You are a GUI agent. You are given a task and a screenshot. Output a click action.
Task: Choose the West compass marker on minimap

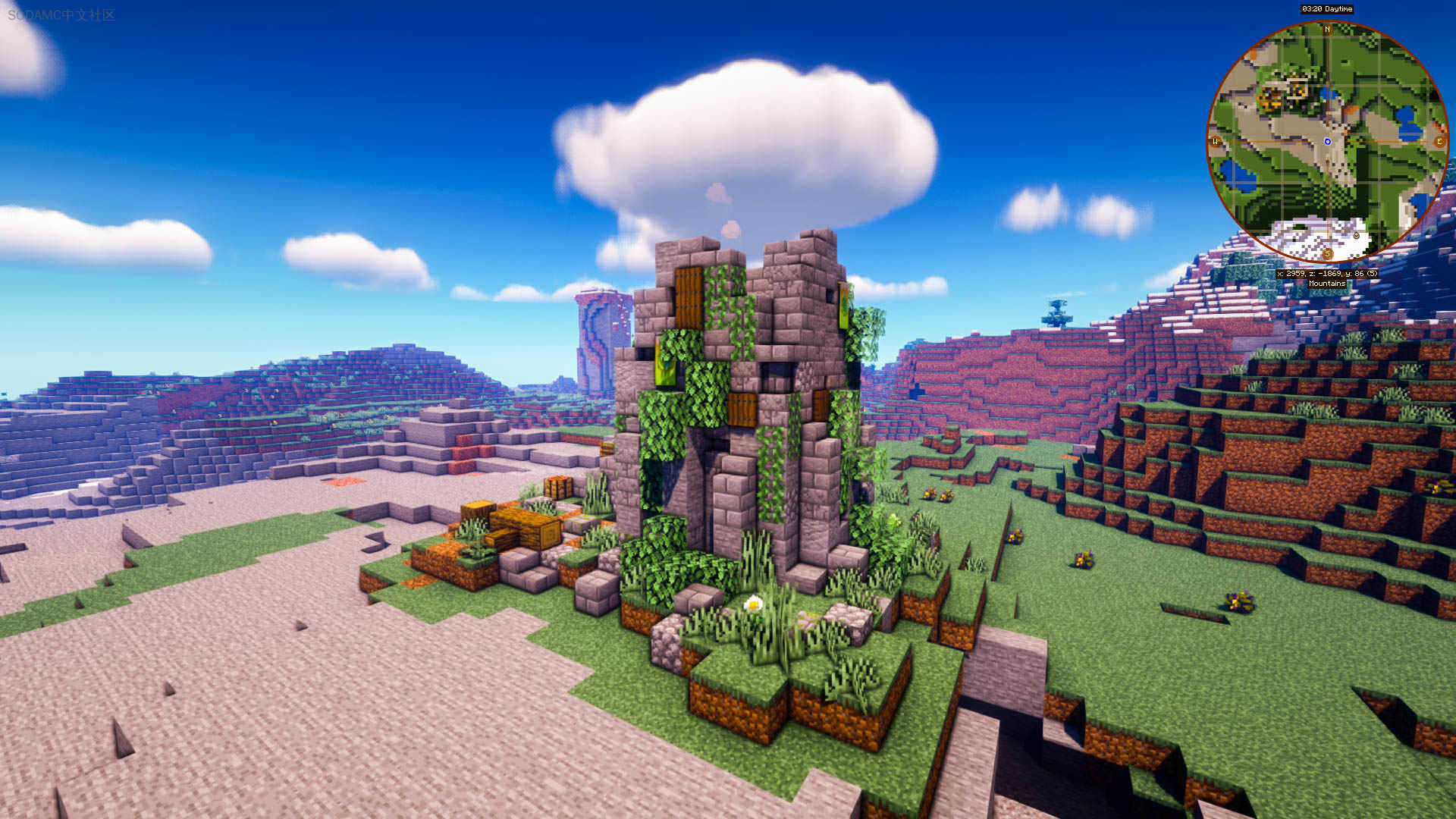point(1216,142)
